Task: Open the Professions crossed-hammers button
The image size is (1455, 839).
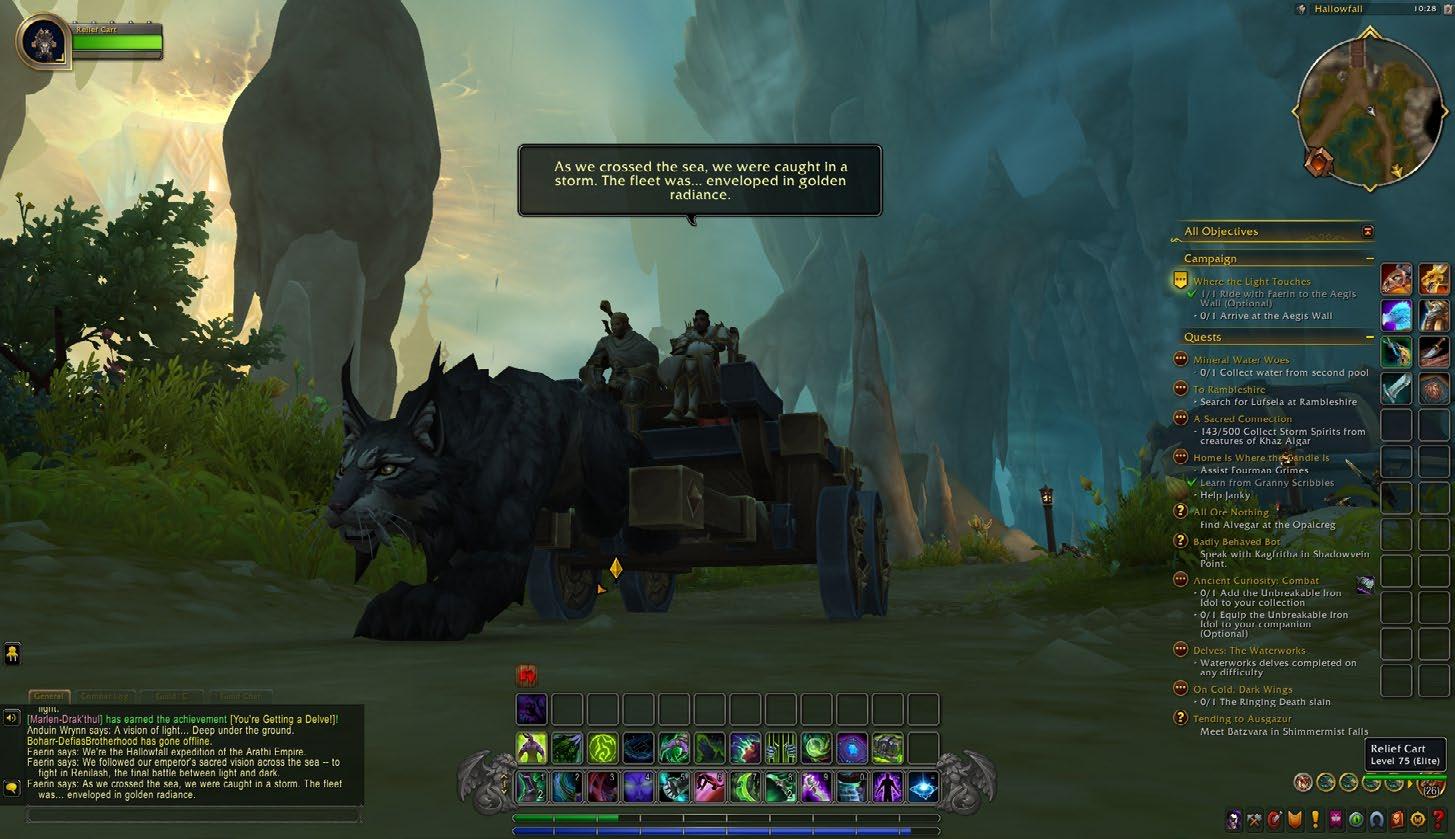Action: click(1255, 820)
